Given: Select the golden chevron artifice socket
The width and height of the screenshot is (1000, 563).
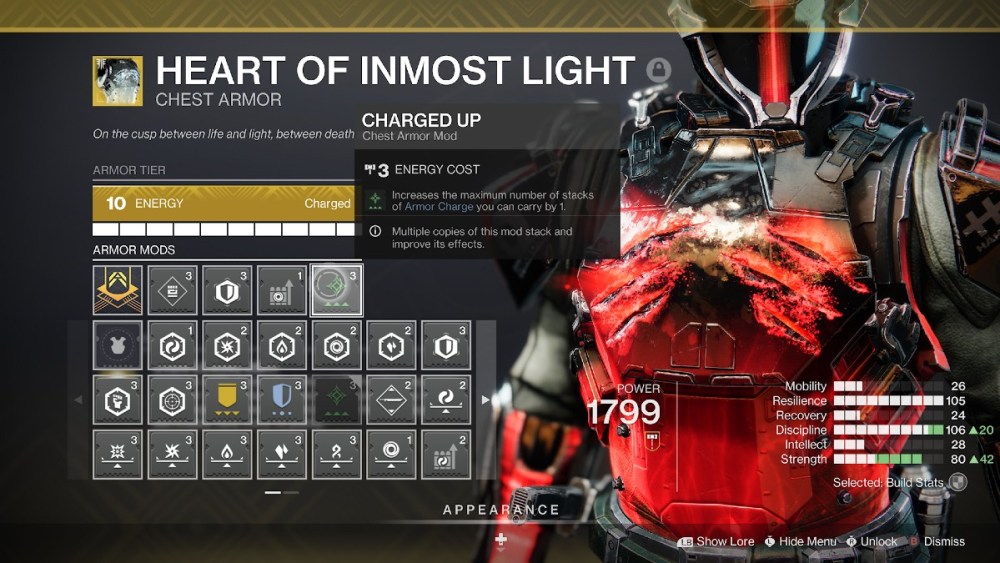Looking at the screenshot, I should [x=117, y=290].
